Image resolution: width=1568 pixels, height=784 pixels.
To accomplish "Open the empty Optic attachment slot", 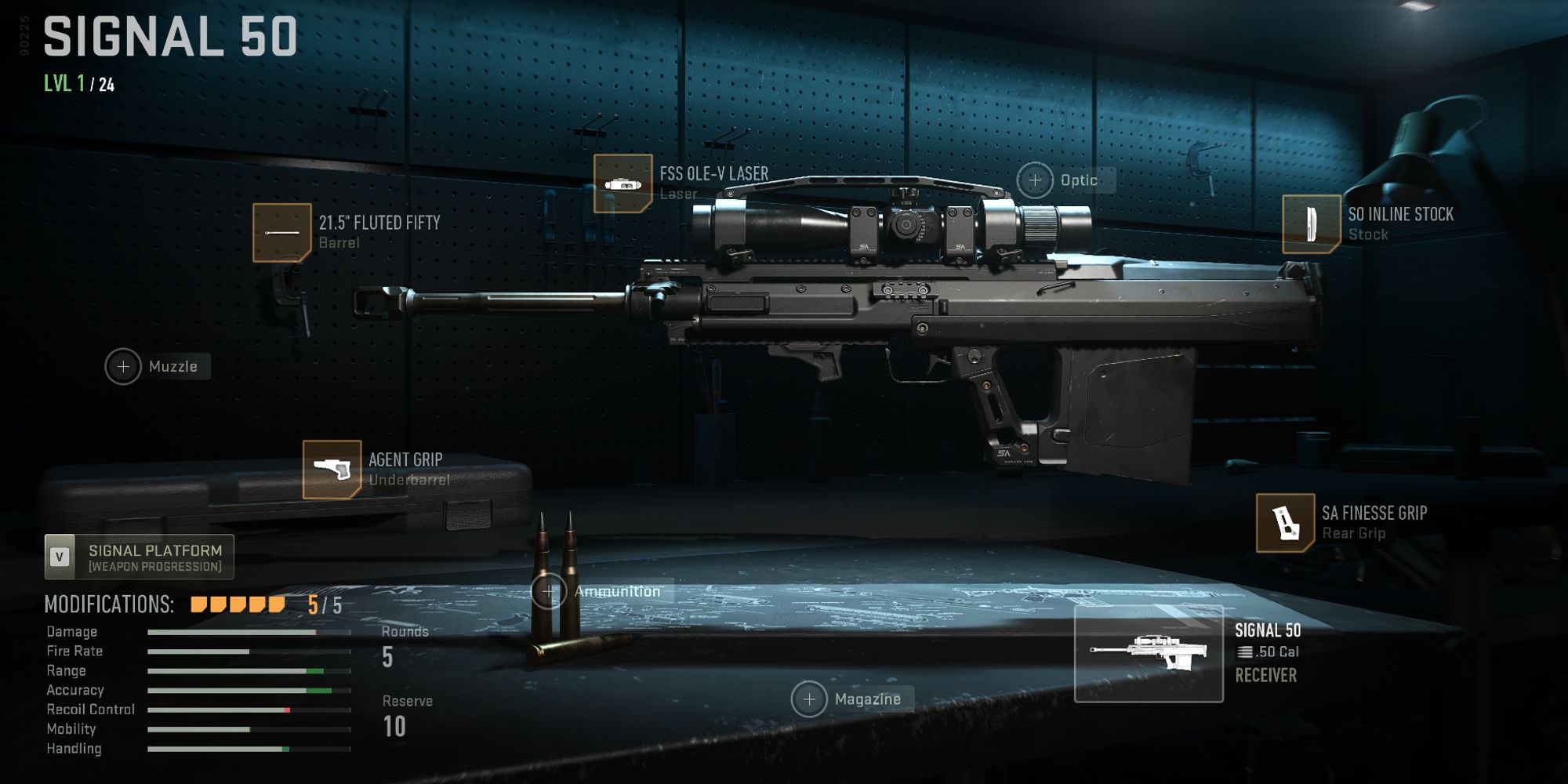I will pyautogui.click(x=1036, y=180).
